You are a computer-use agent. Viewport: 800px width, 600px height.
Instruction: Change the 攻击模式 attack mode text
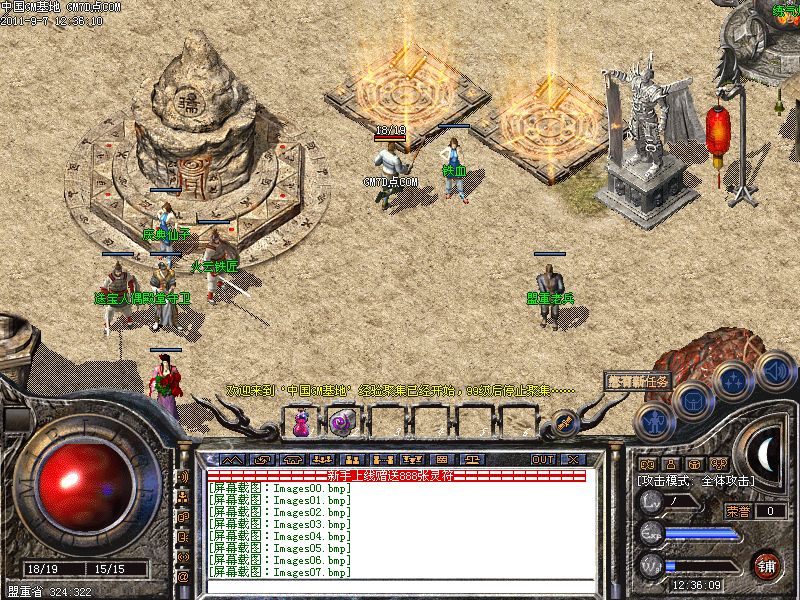[x=696, y=481]
